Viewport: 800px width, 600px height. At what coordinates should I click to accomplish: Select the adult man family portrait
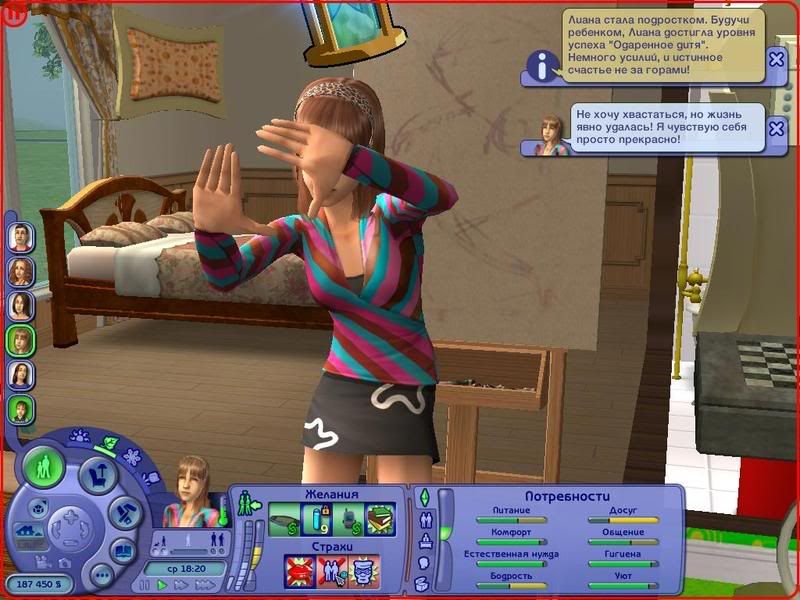(21, 237)
